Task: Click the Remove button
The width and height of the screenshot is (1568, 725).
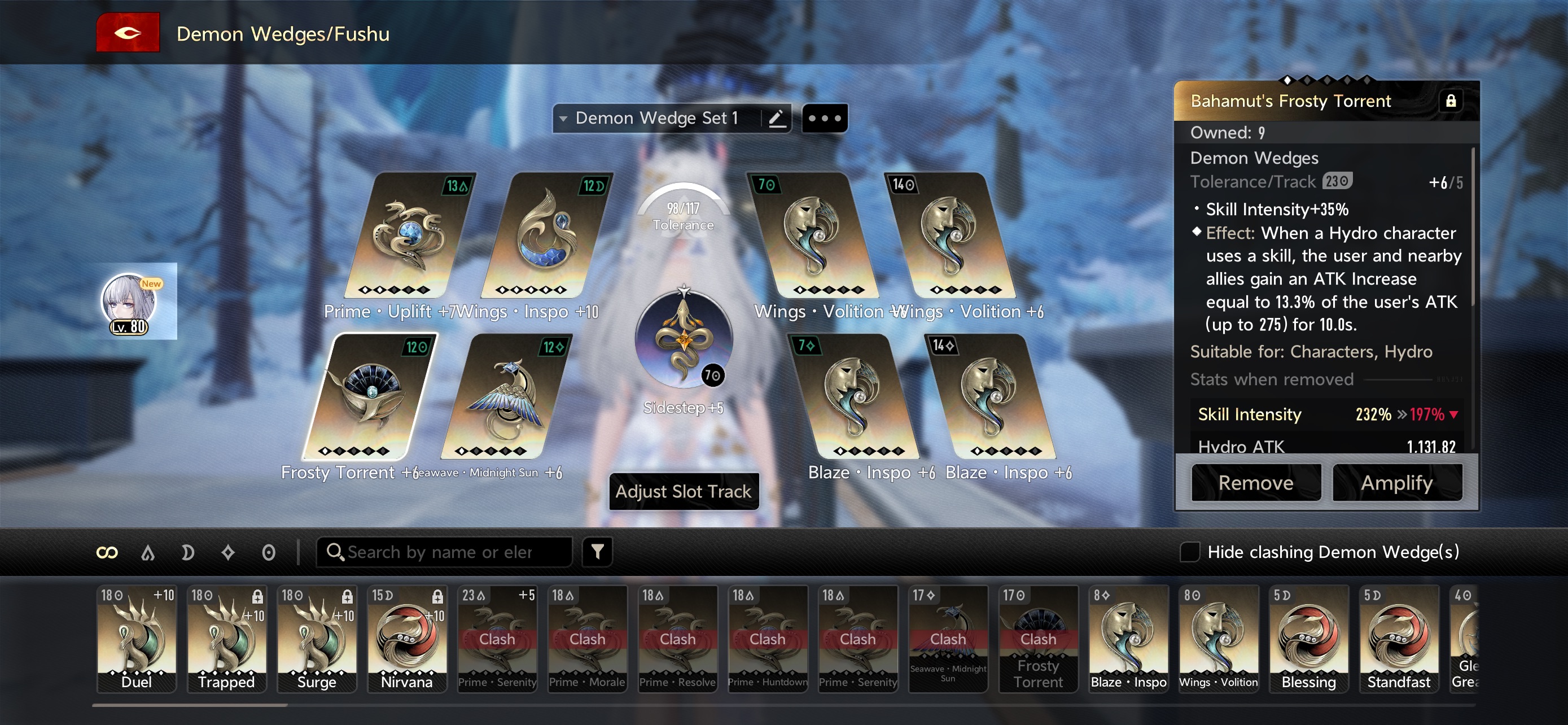Action: click(x=1255, y=483)
